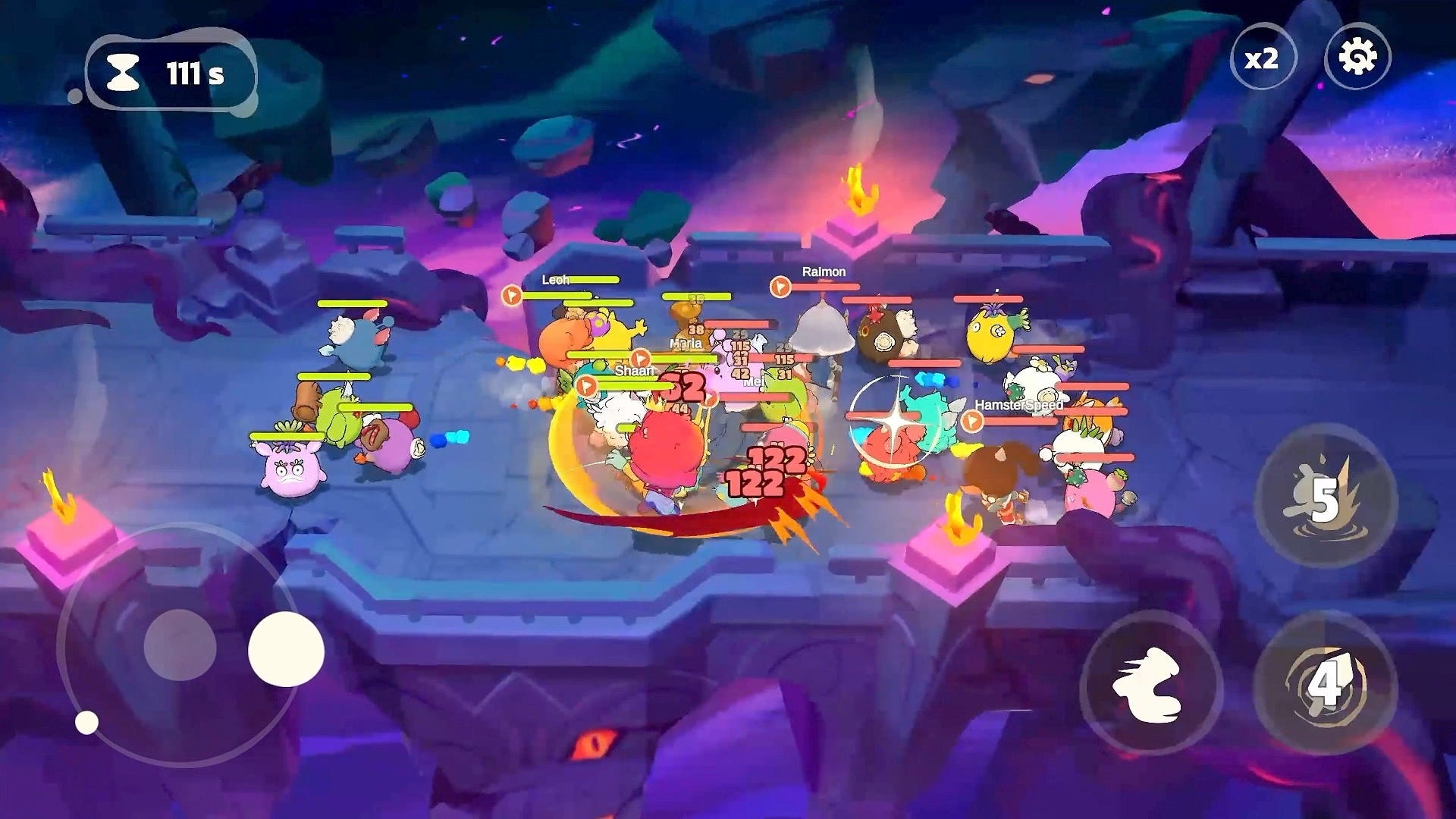This screenshot has width=1456, height=819.
Task: Click the flag icon next to Leoh
Action: point(512,295)
